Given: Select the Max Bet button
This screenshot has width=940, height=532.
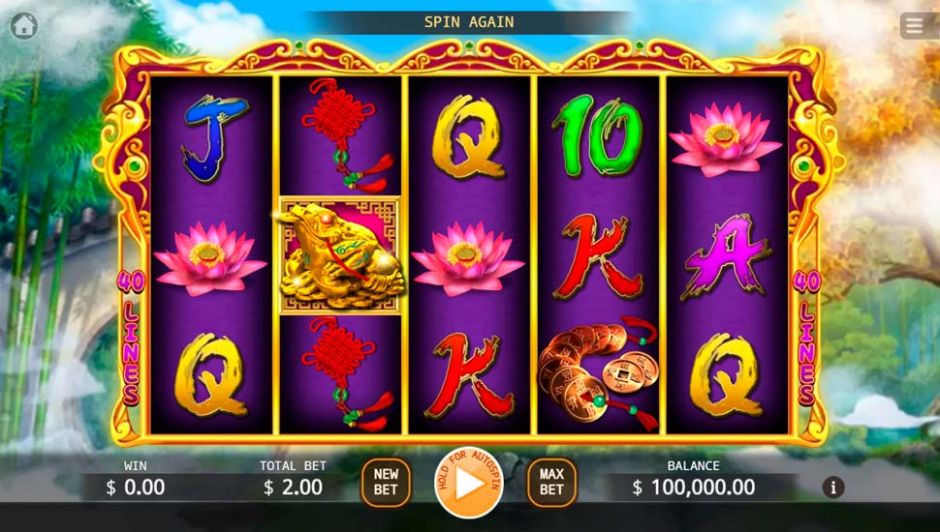Looking at the screenshot, I should tap(552, 482).
